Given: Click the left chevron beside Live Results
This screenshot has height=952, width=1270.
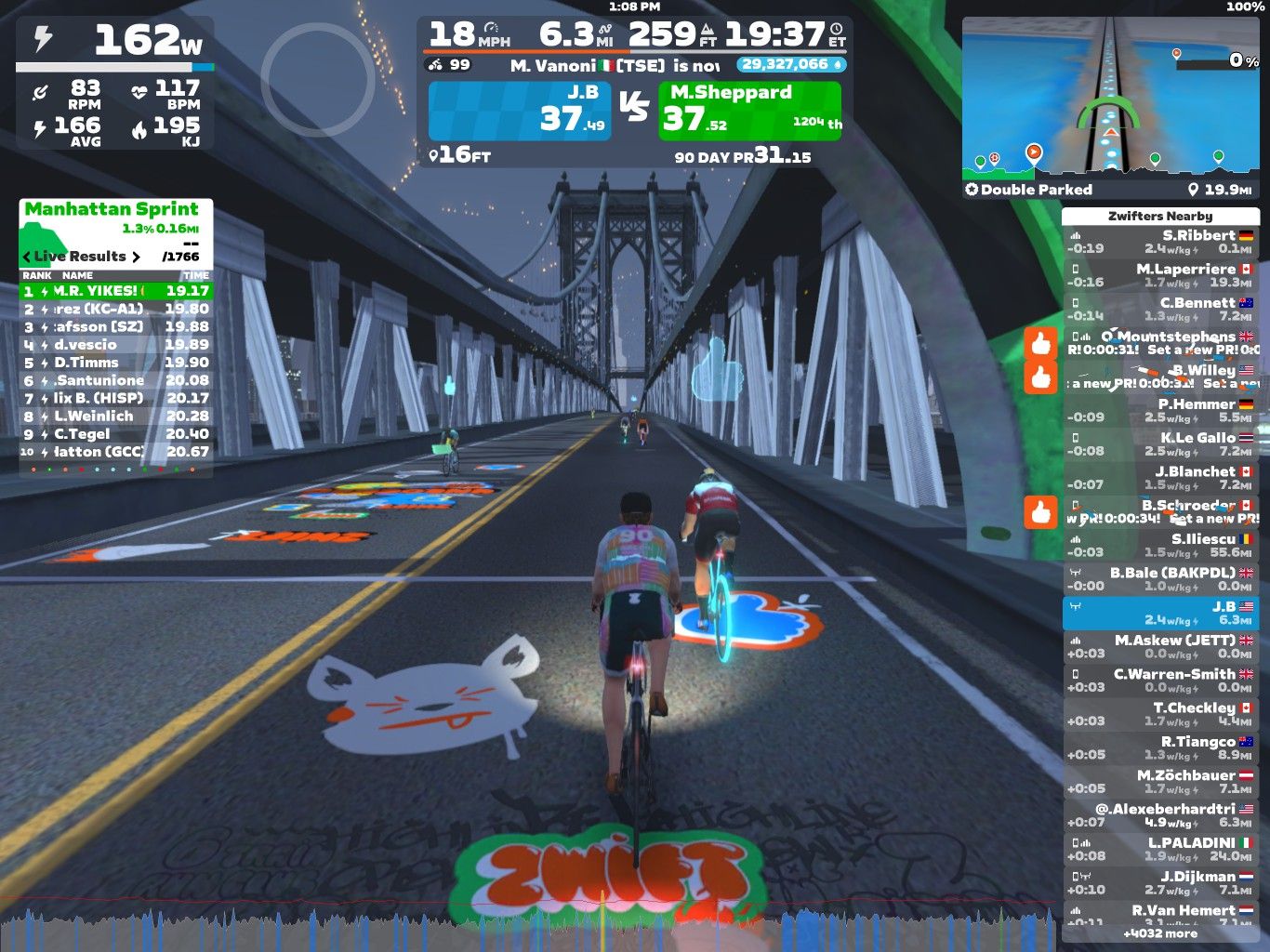Looking at the screenshot, I should 25,257.
